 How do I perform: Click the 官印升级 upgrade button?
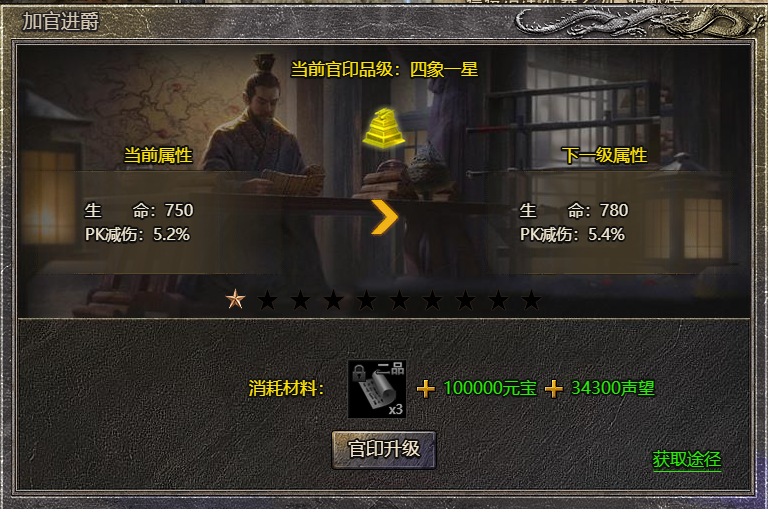click(x=384, y=449)
